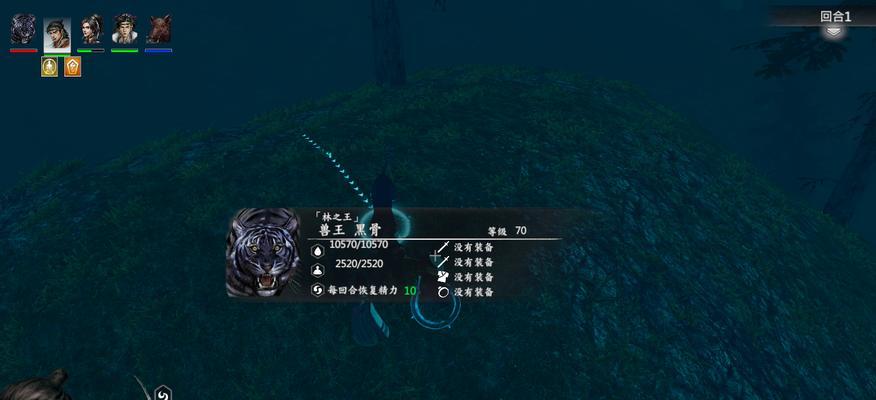The width and height of the screenshot is (876, 400).
Task: Click the swirl energy icon at screen bottom
Action: 163,393
